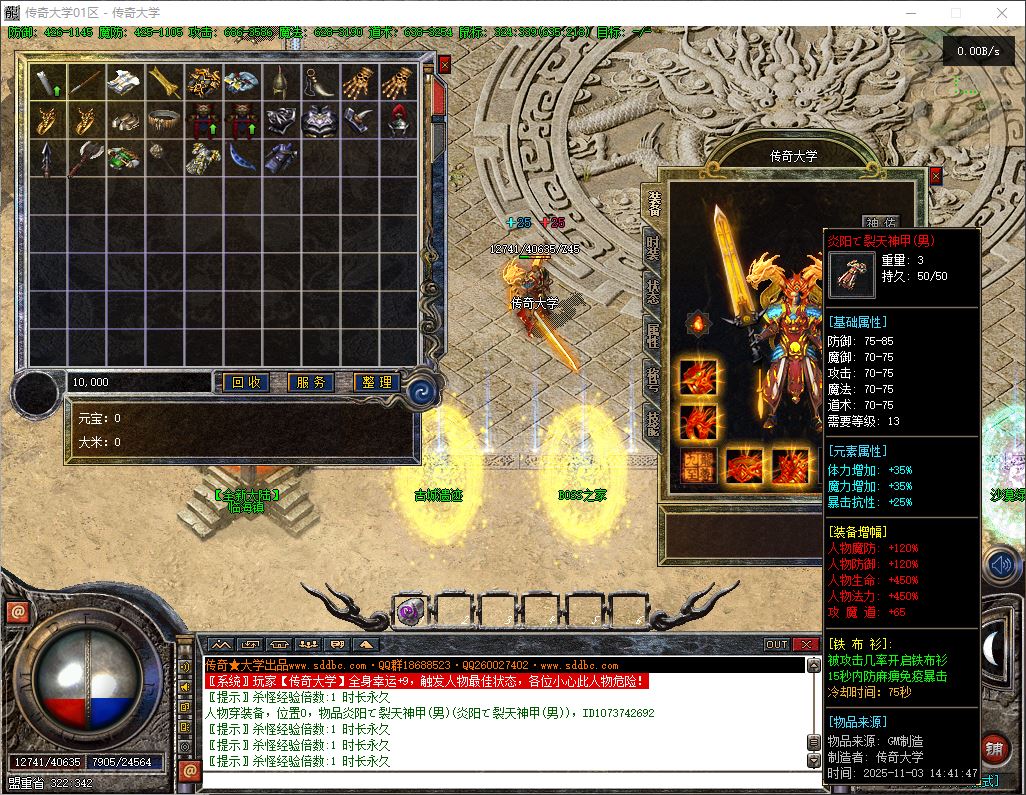Image resolution: width=1026 pixels, height=795 pixels.
Task: Open the 服务 service button
Action: click(x=312, y=382)
